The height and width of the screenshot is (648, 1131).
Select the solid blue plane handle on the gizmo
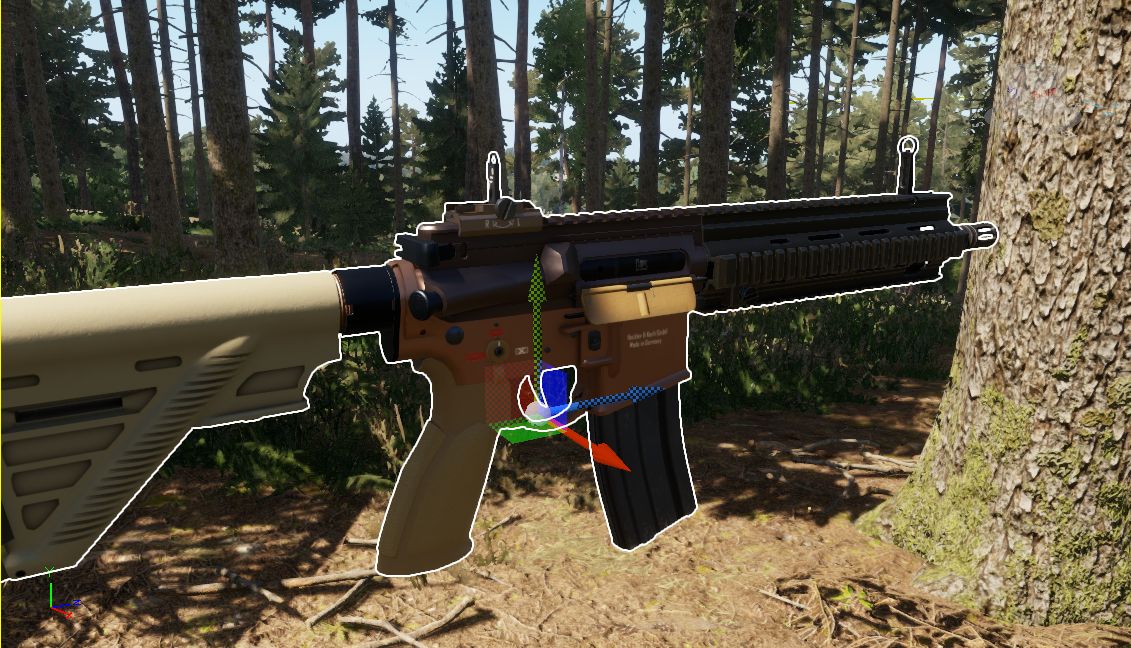557,386
